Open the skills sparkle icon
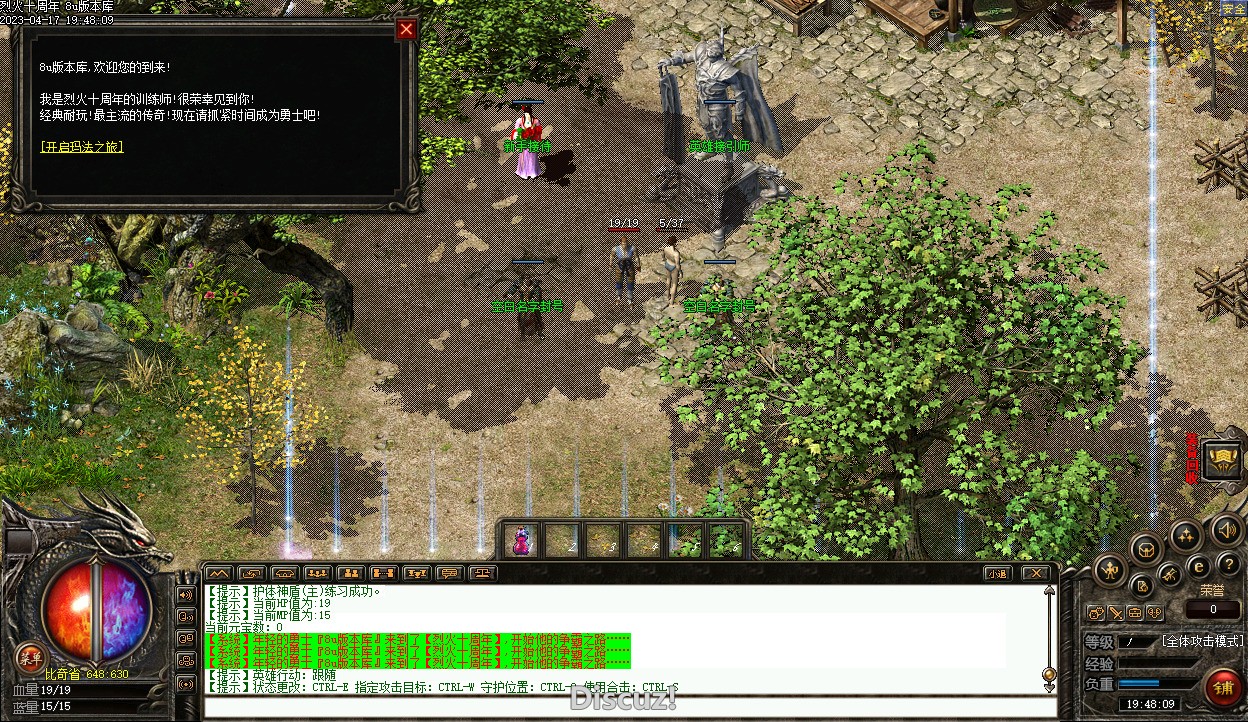Screen dimensions: 1248x722 (x=1186, y=536)
